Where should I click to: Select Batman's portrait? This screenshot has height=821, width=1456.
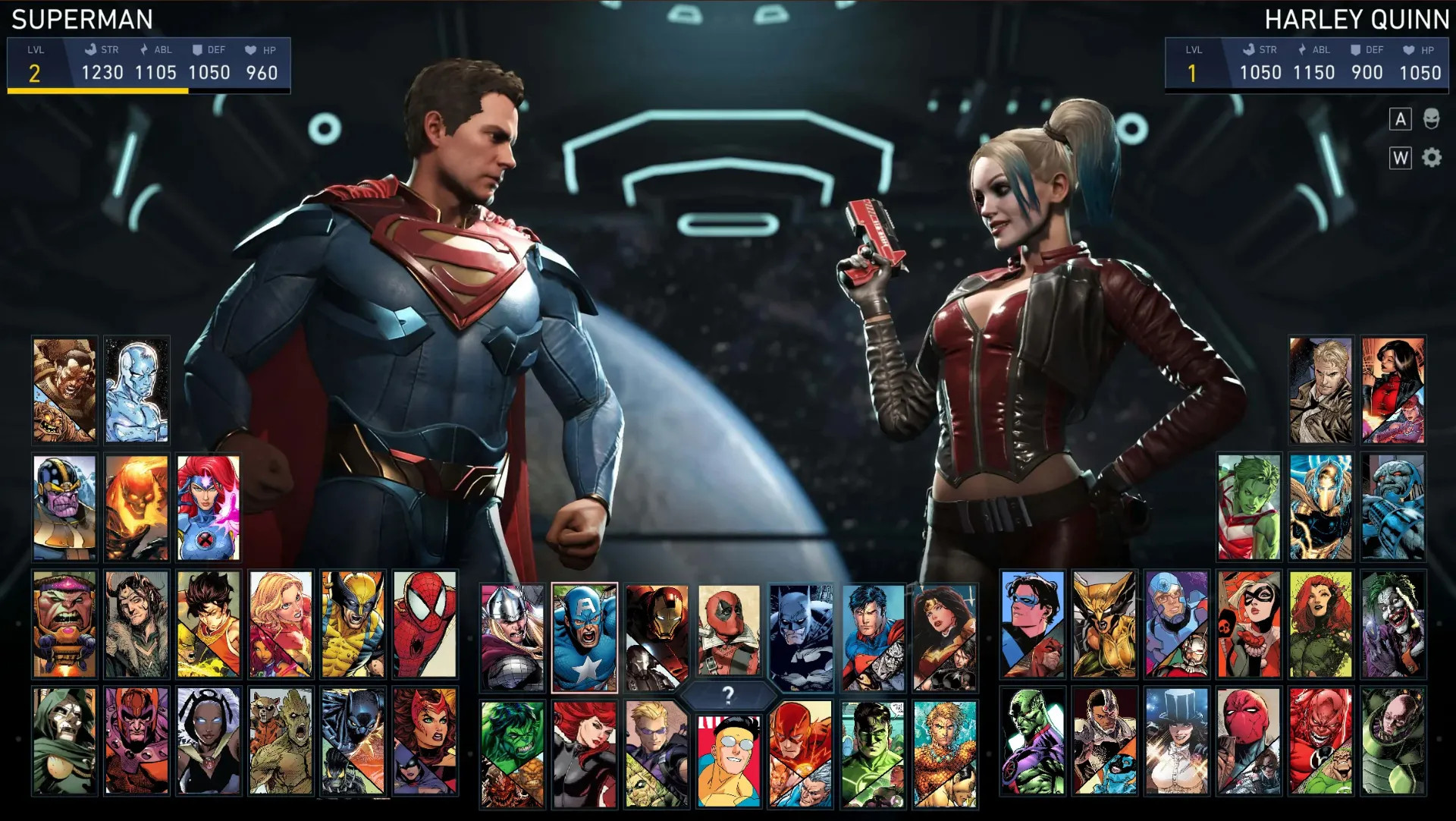(801, 637)
